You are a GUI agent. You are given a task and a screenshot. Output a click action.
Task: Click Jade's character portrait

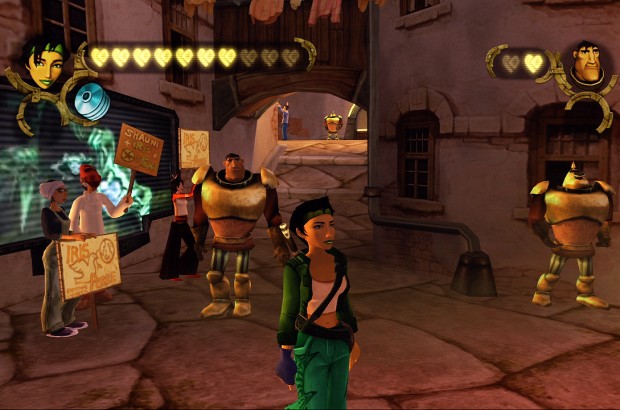pos(44,63)
